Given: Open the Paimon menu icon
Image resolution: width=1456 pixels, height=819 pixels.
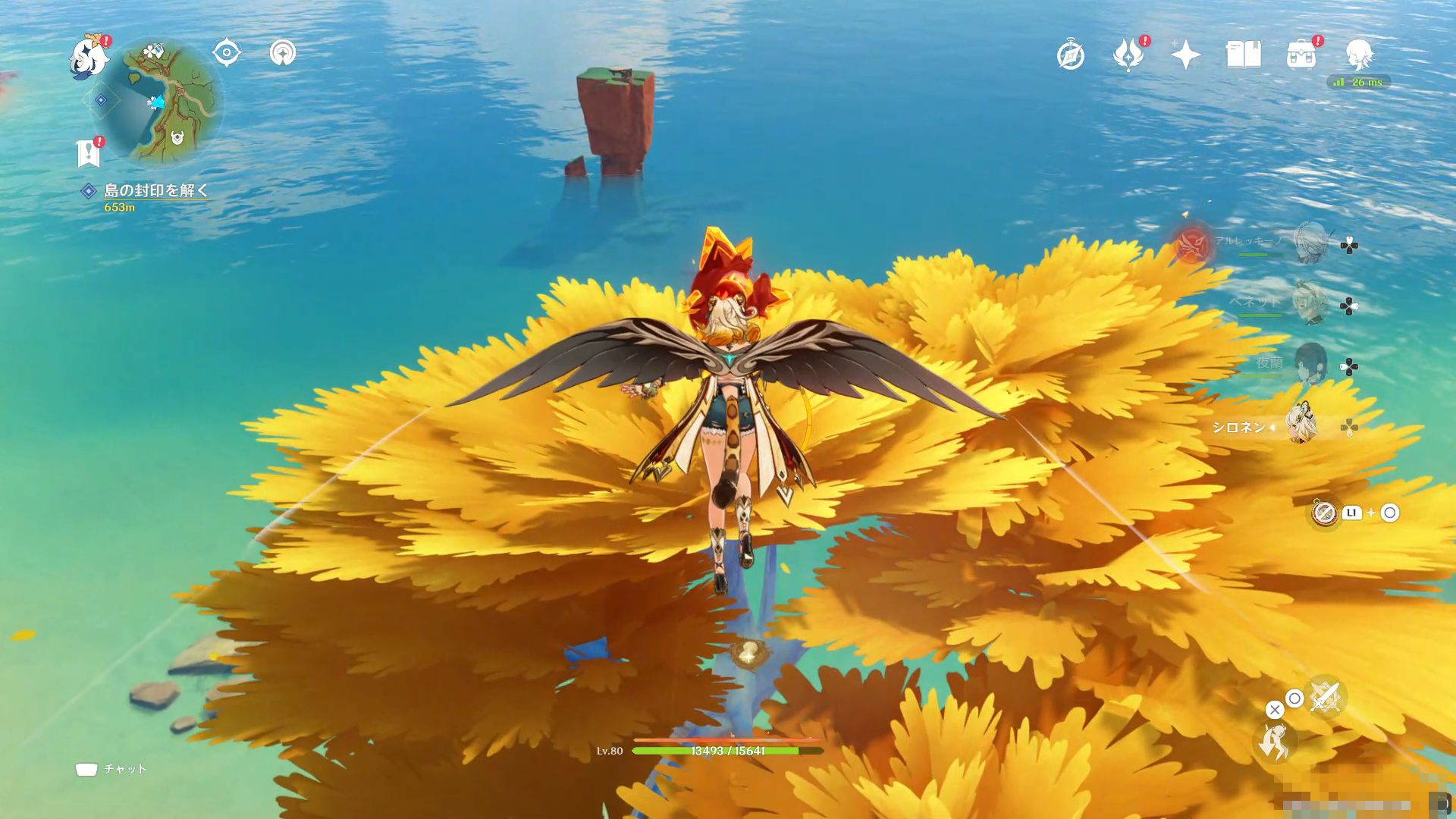Looking at the screenshot, I should [x=89, y=58].
